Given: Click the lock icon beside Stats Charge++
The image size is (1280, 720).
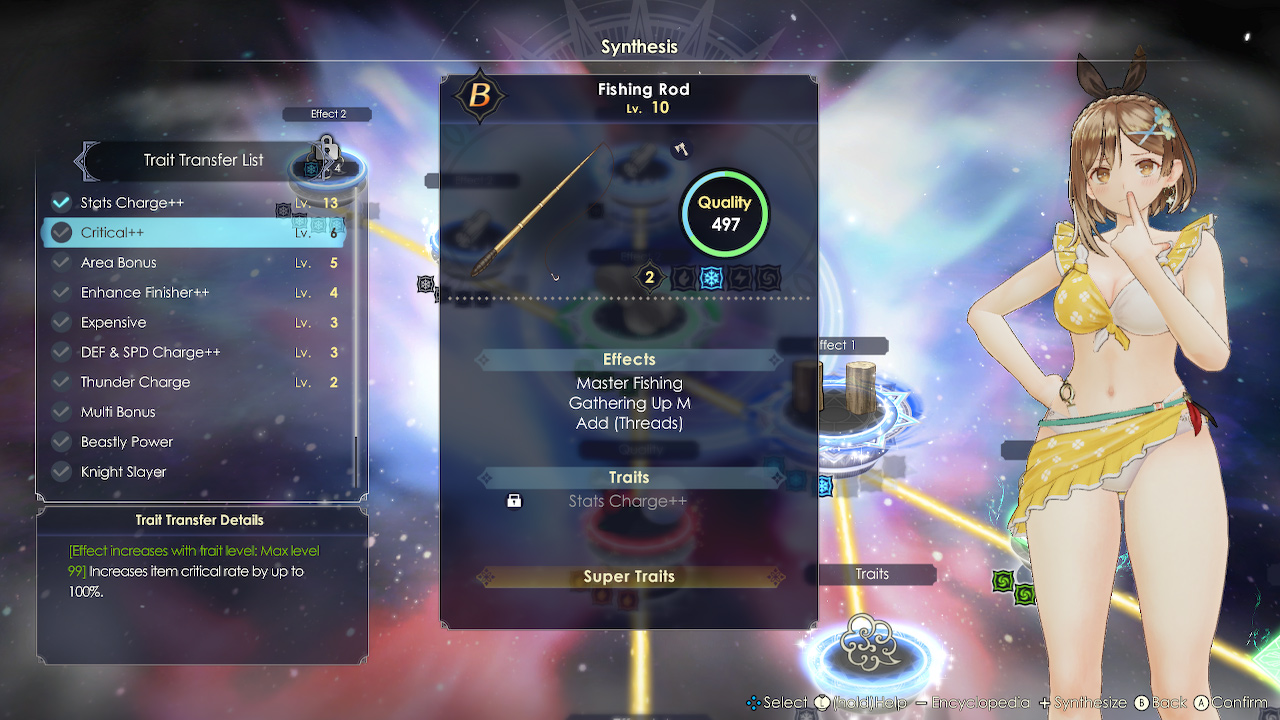Looking at the screenshot, I should [514, 500].
